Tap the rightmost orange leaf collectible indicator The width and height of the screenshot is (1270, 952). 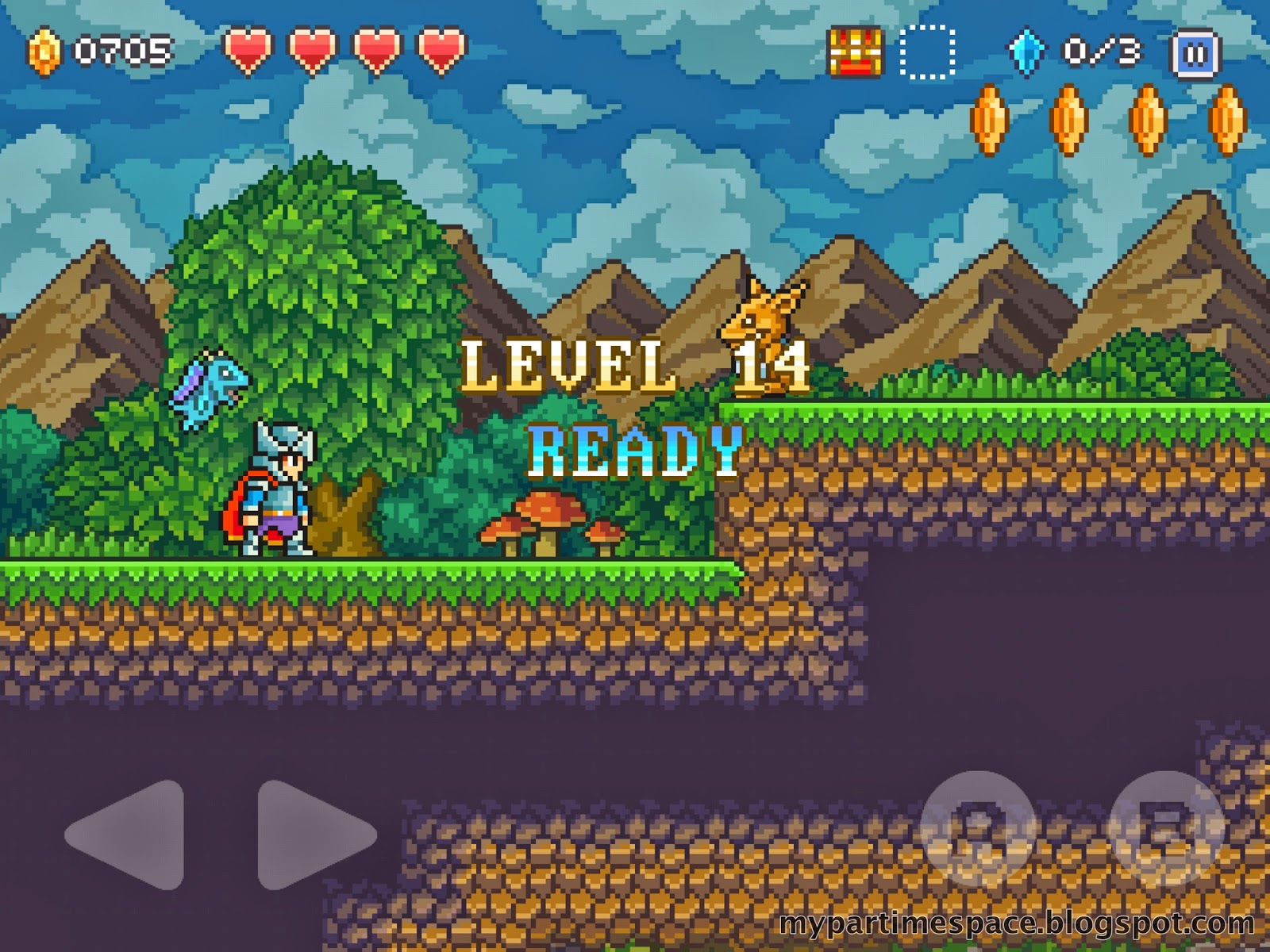1228,119
